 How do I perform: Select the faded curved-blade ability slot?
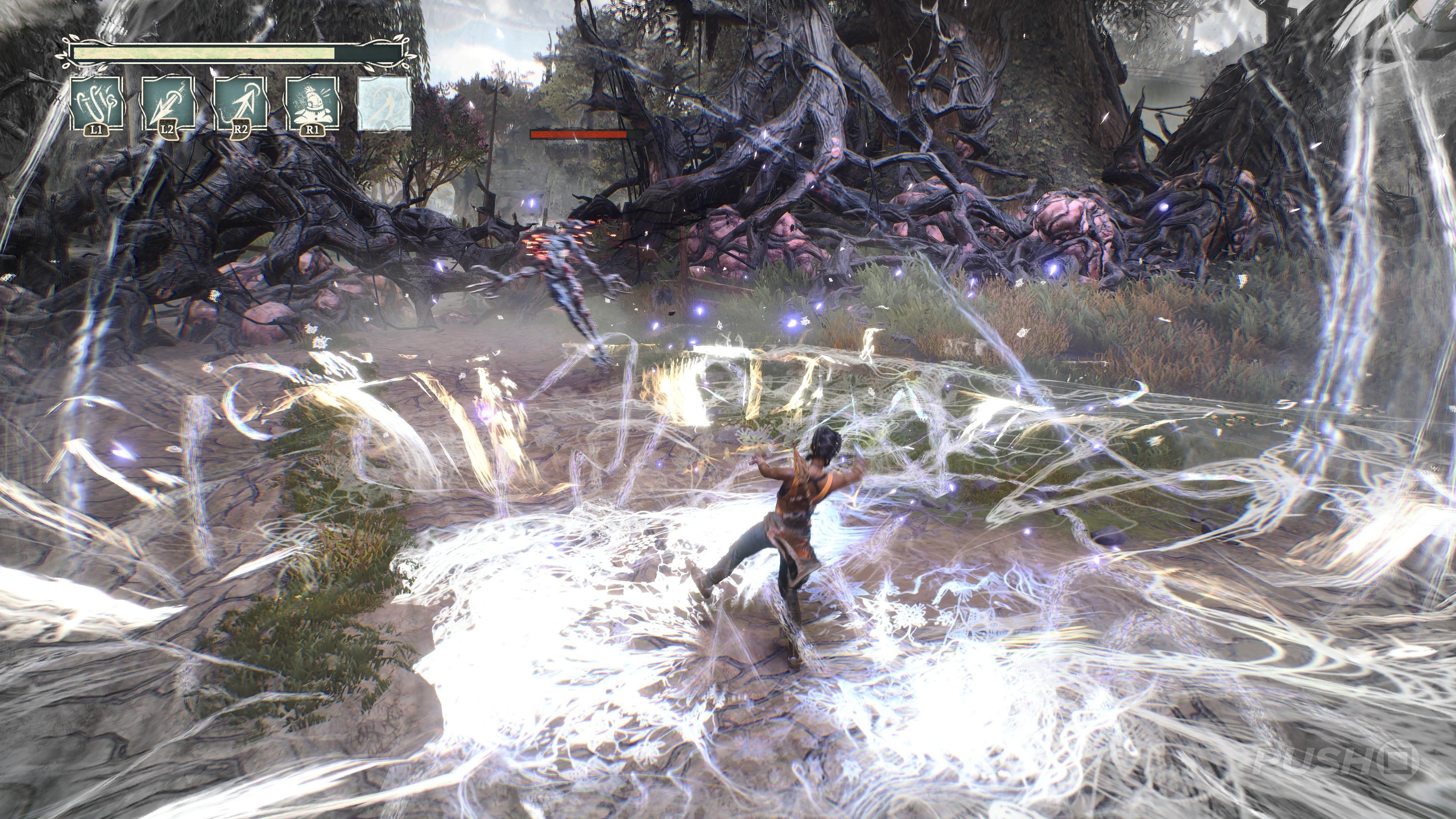coord(384,103)
